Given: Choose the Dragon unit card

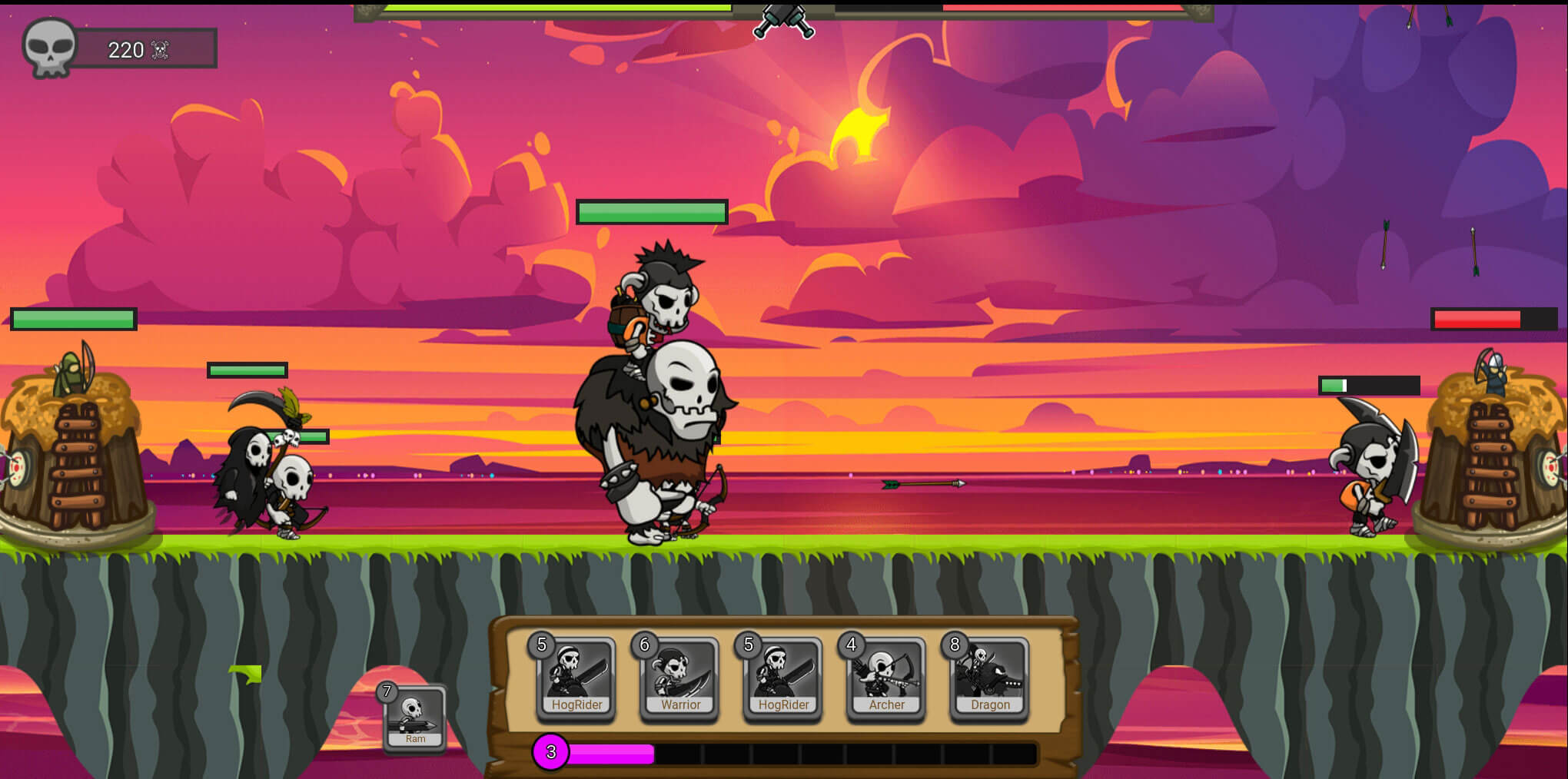Looking at the screenshot, I should click(989, 678).
